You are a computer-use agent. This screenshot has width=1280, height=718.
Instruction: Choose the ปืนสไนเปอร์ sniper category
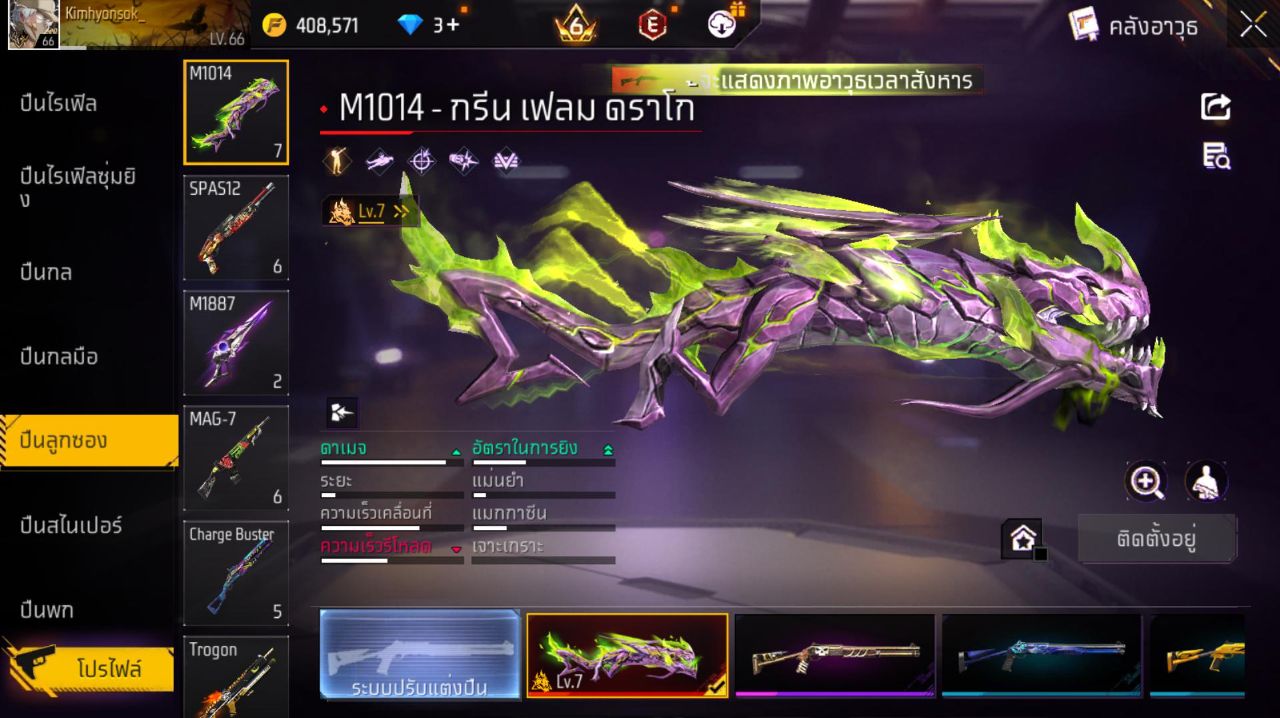[72, 525]
